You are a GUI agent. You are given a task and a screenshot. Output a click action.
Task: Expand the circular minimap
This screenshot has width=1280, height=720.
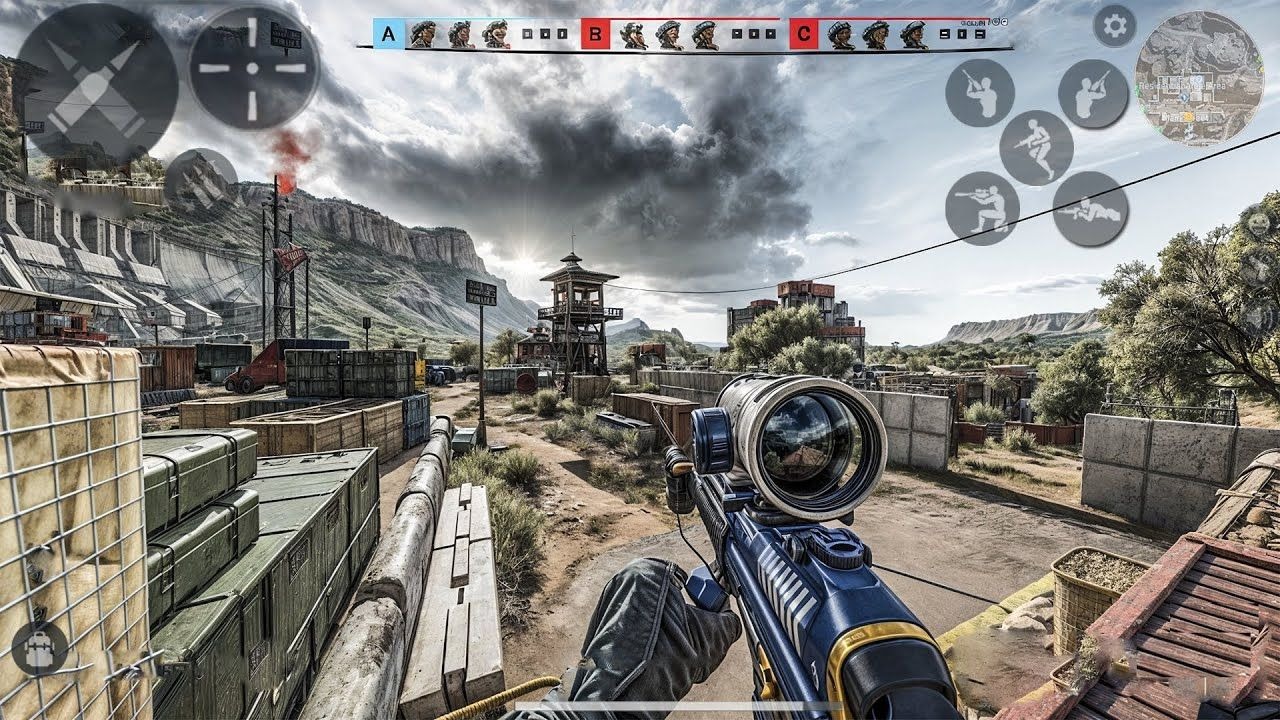tap(1198, 78)
